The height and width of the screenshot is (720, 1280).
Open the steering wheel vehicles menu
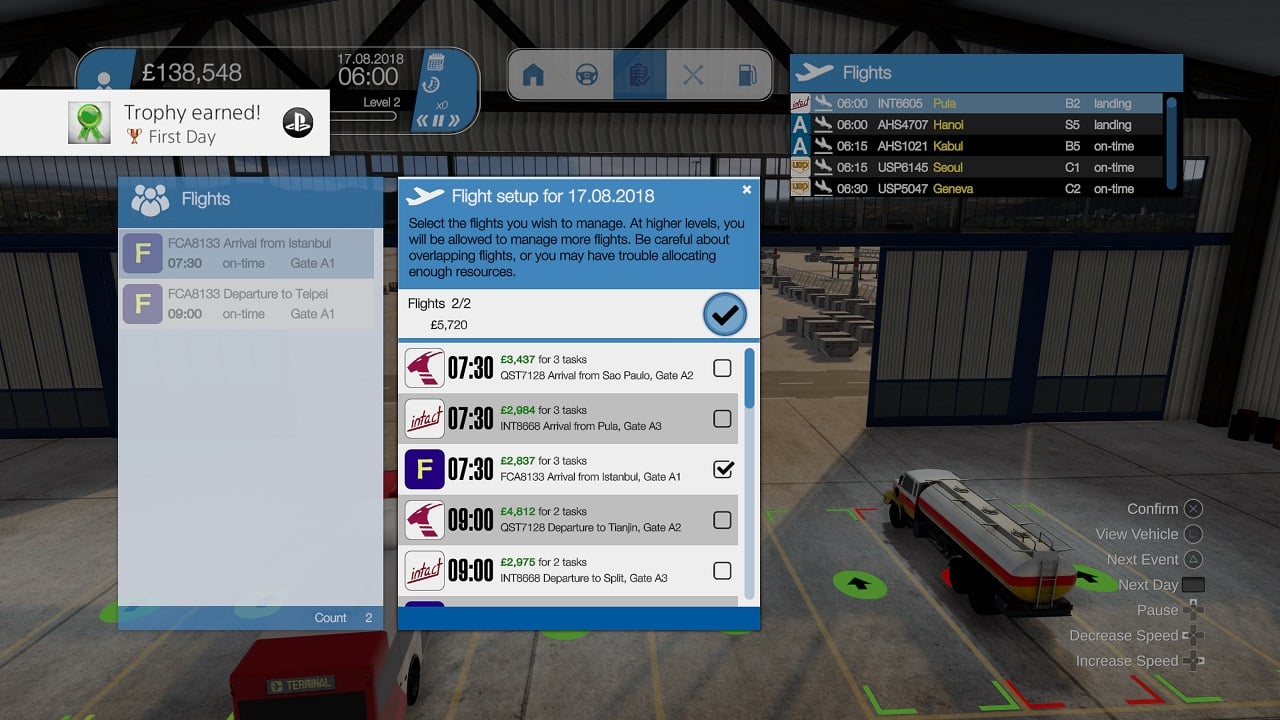(587, 75)
